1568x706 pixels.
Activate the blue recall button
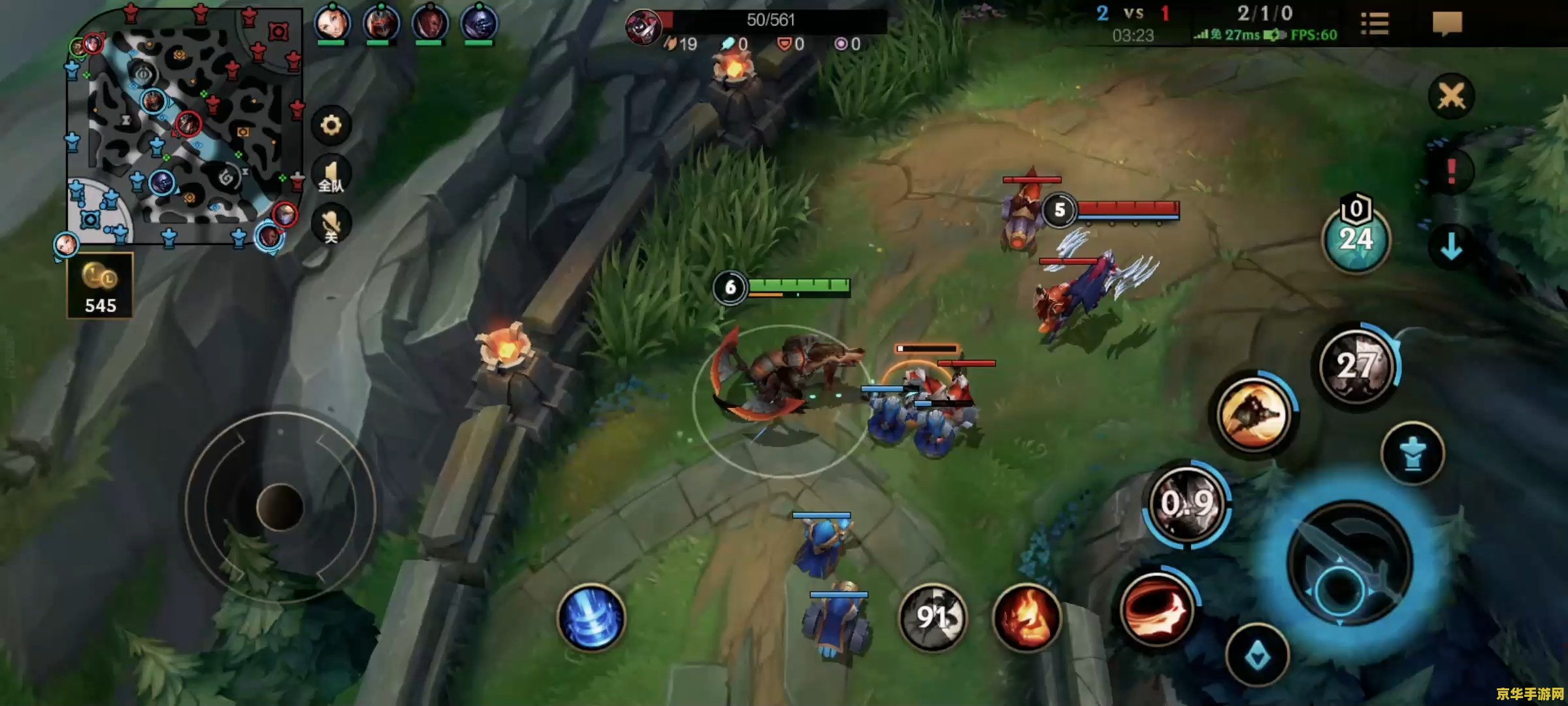point(591,618)
